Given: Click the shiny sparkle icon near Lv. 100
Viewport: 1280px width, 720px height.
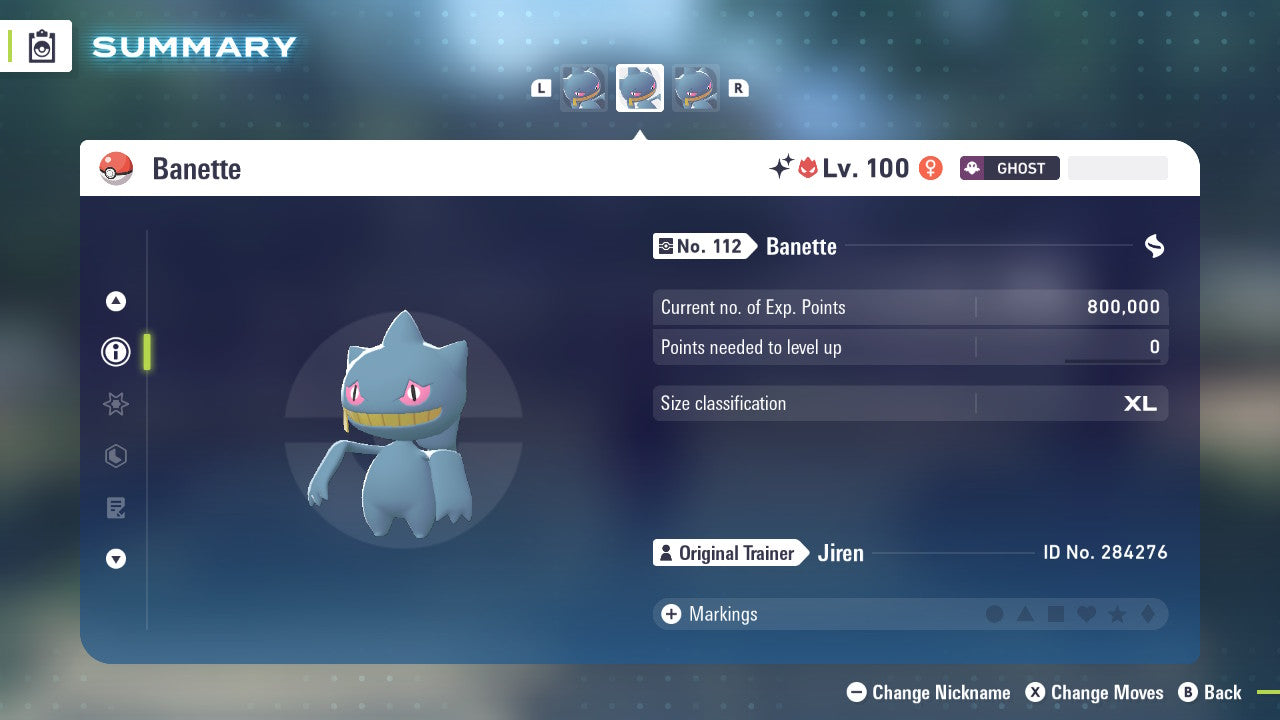Looking at the screenshot, I should click(x=781, y=167).
